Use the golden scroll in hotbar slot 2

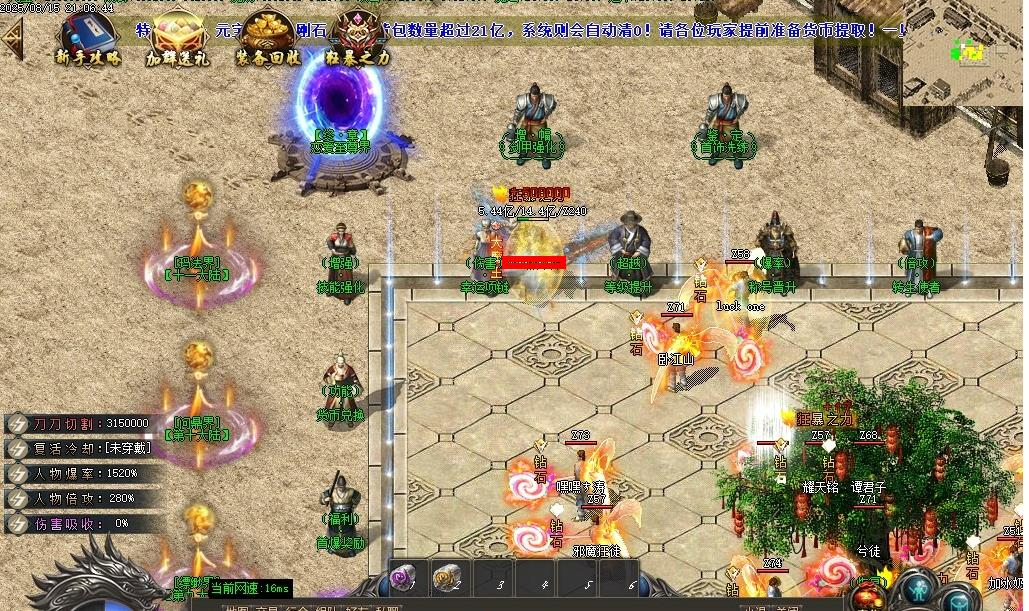point(447,578)
